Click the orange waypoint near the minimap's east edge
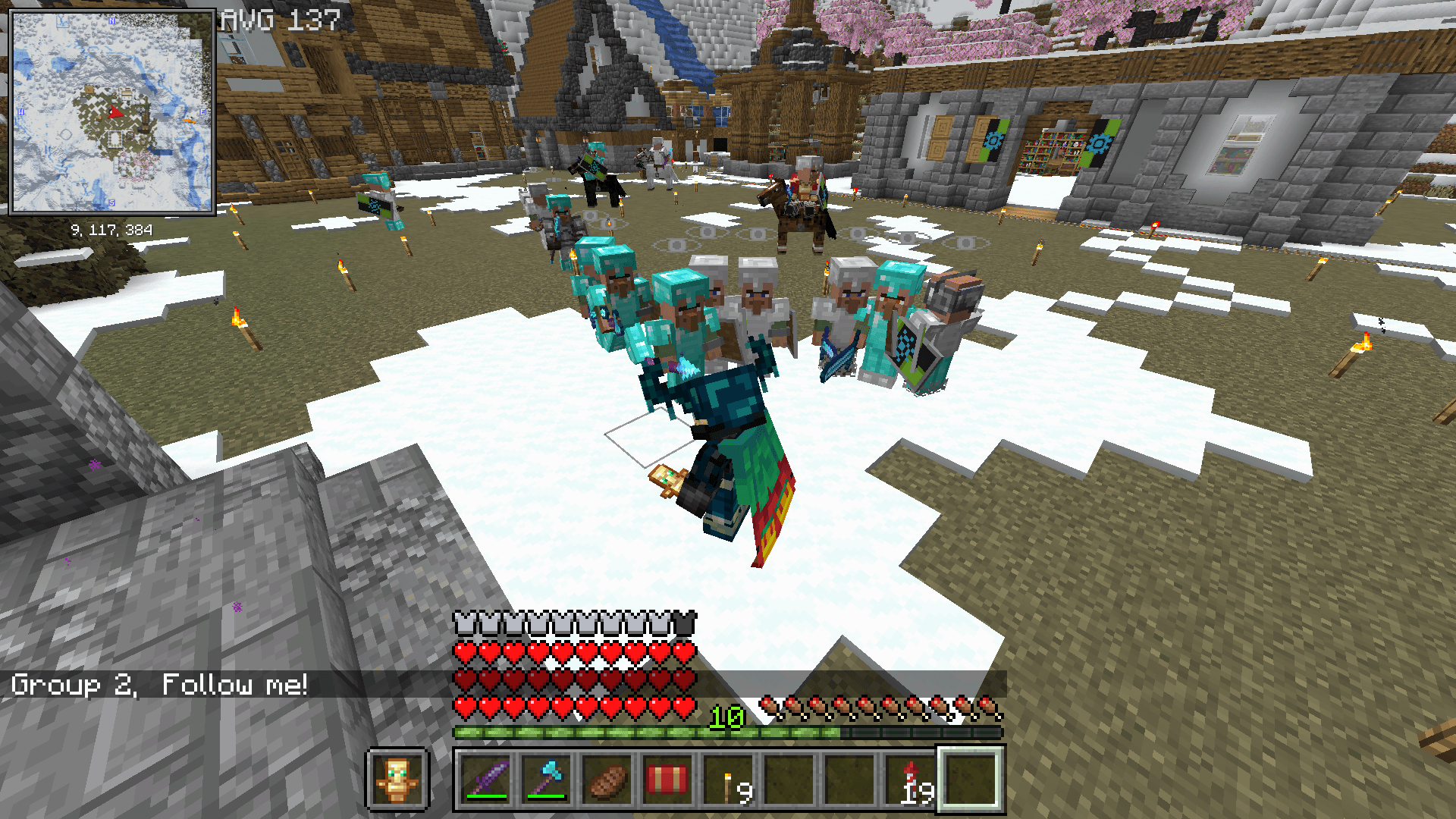Viewport: 1456px width, 819px height. pos(189,121)
